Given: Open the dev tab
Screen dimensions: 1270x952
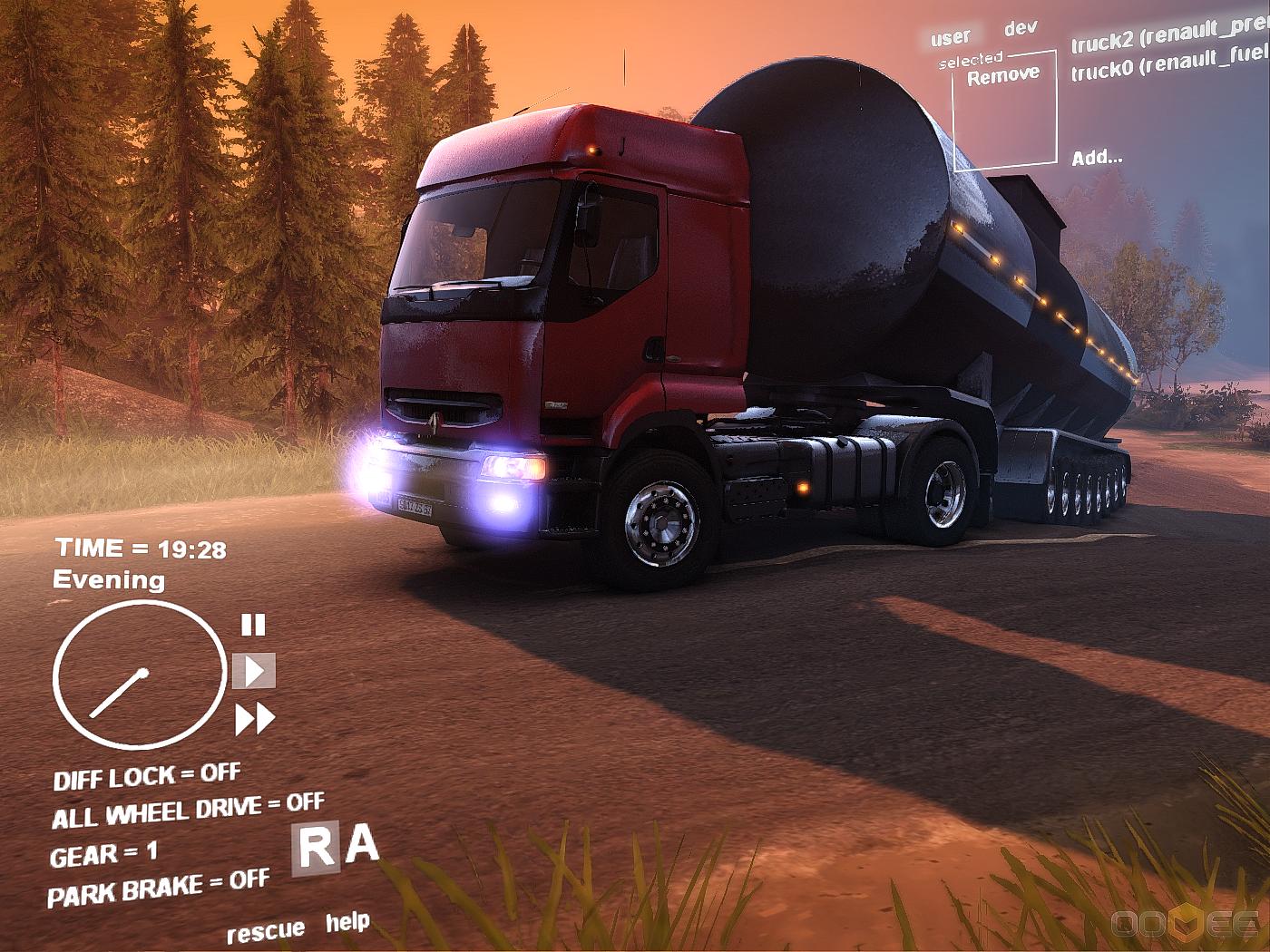Looking at the screenshot, I should [1021, 28].
